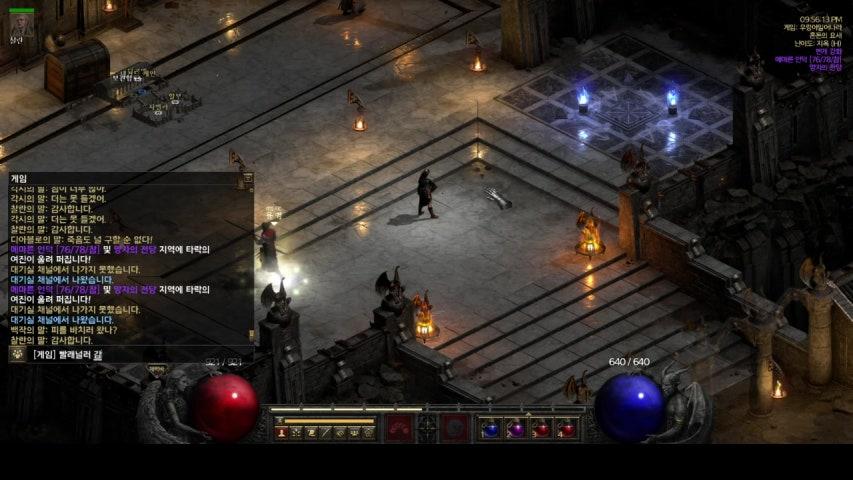
Task: Click the mercenary portrait
Action: (21, 24)
